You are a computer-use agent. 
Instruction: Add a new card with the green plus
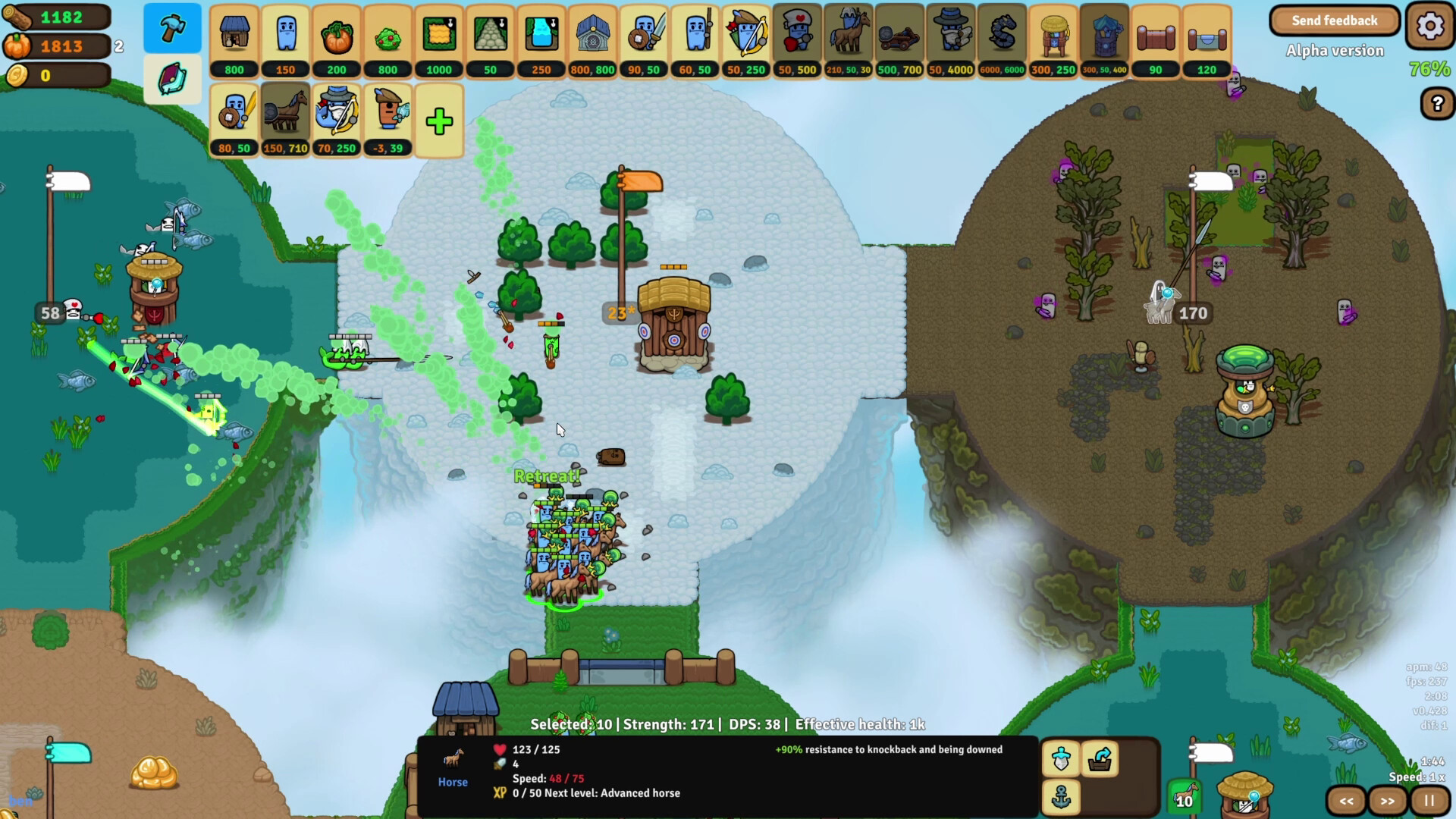point(439,120)
